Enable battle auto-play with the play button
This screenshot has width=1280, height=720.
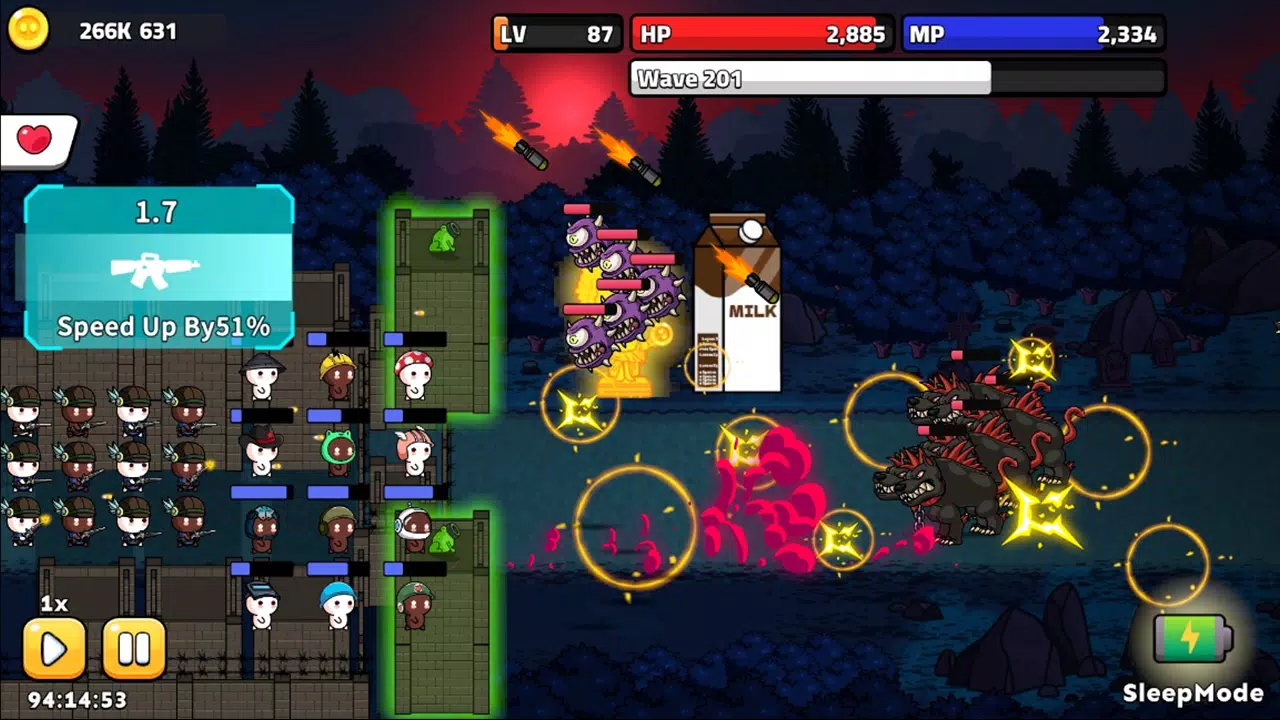(54, 648)
